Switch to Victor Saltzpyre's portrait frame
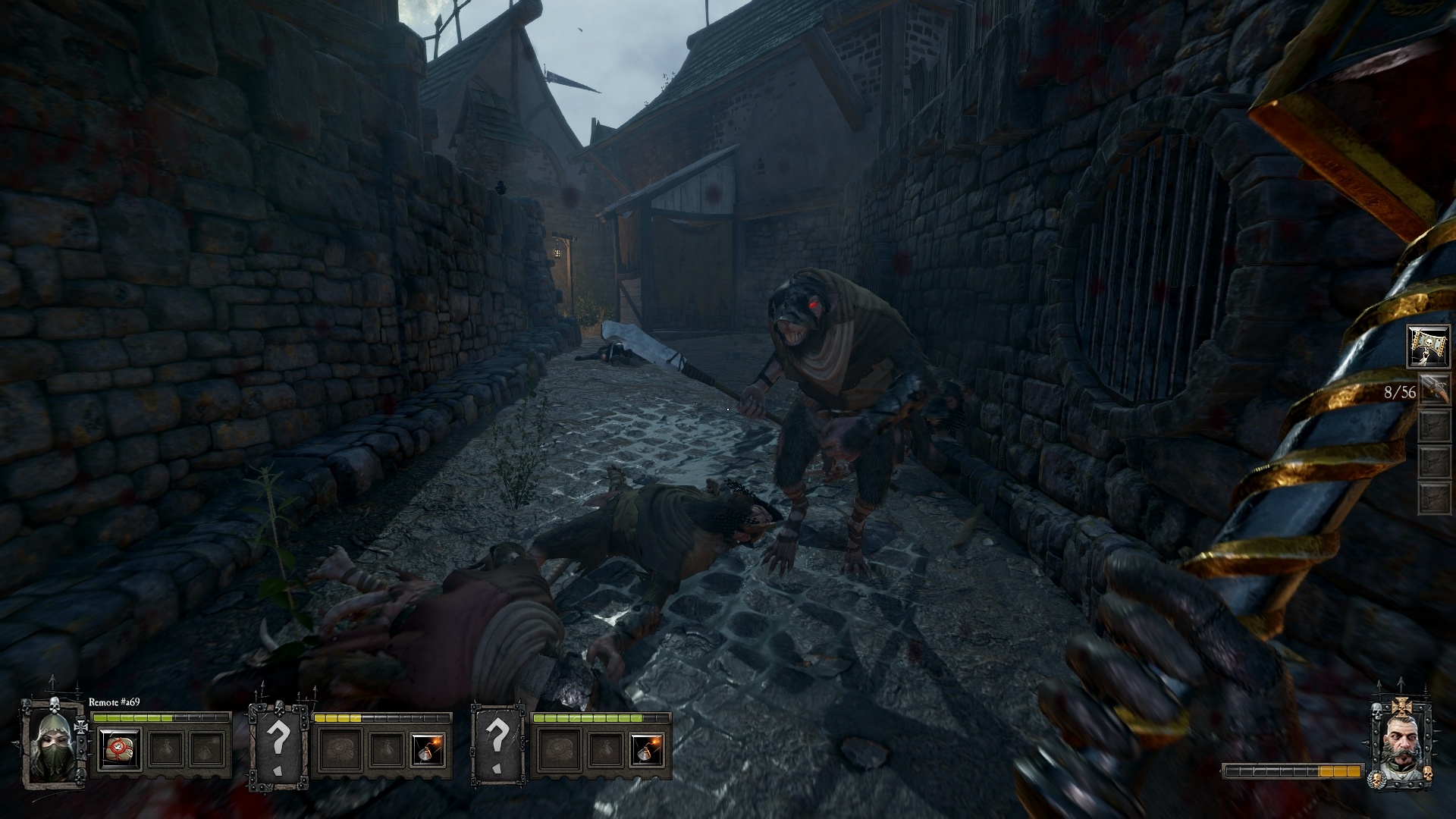The height and width of the screenshot is (819, 1456). point(1403,740)
